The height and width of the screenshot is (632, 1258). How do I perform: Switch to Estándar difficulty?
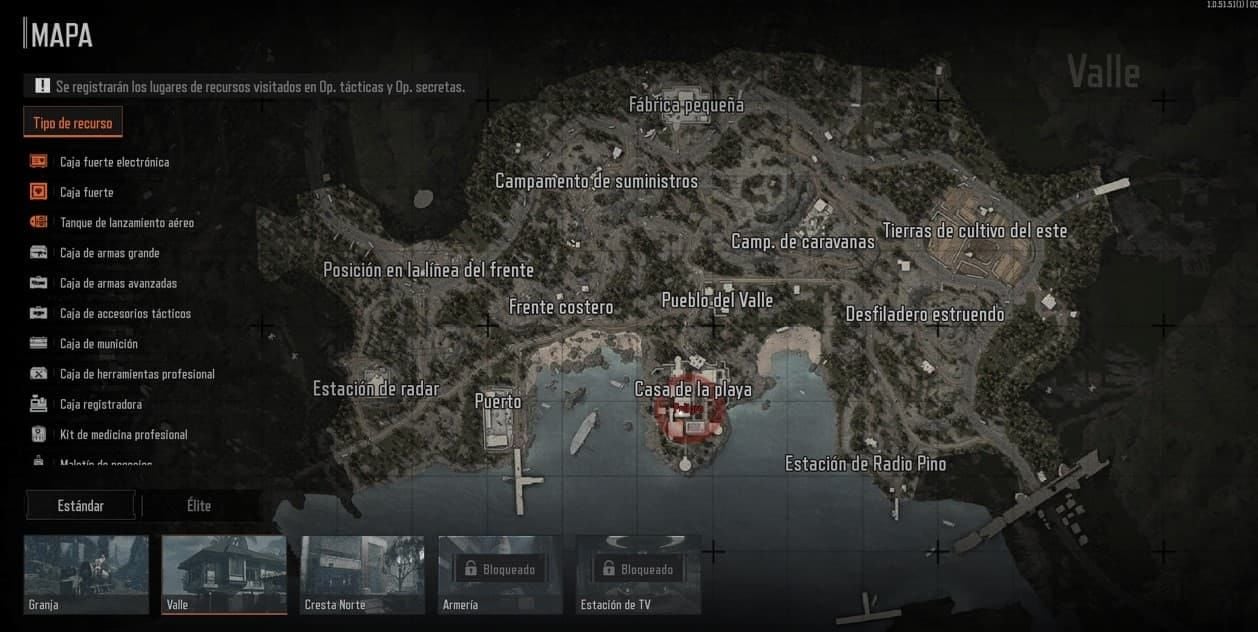(81, 506)
